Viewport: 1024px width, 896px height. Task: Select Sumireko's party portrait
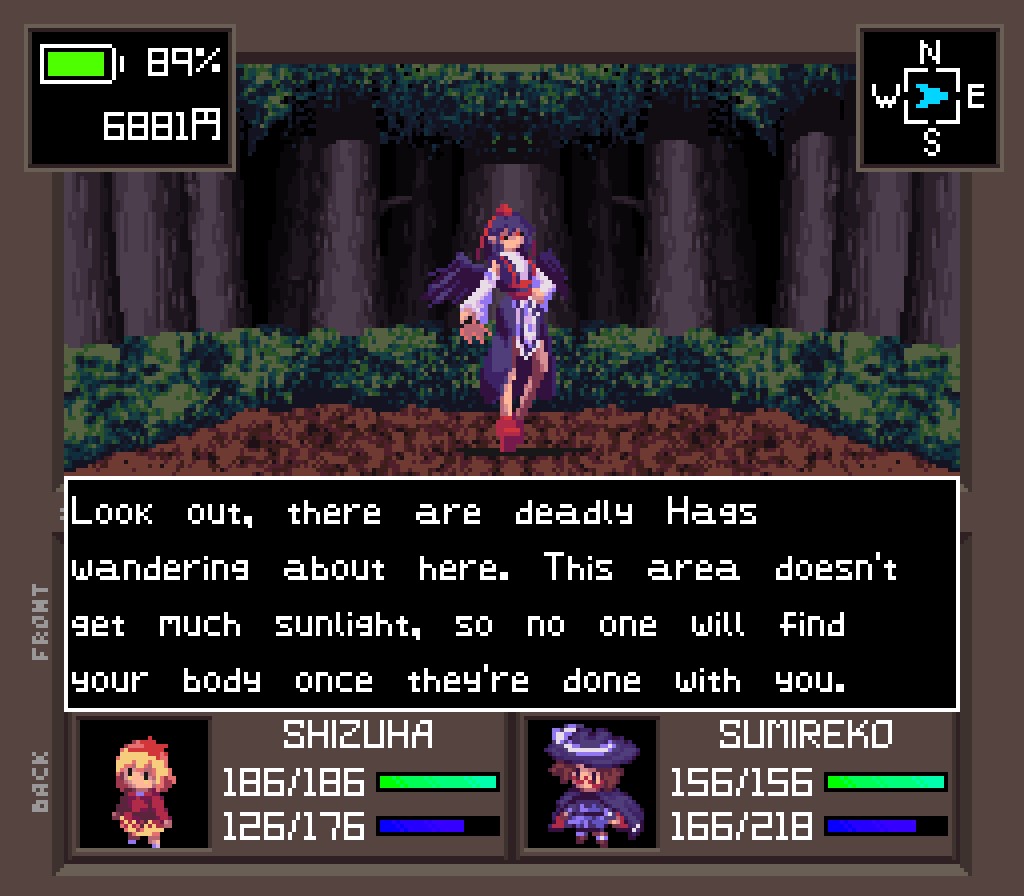(592, 784)
